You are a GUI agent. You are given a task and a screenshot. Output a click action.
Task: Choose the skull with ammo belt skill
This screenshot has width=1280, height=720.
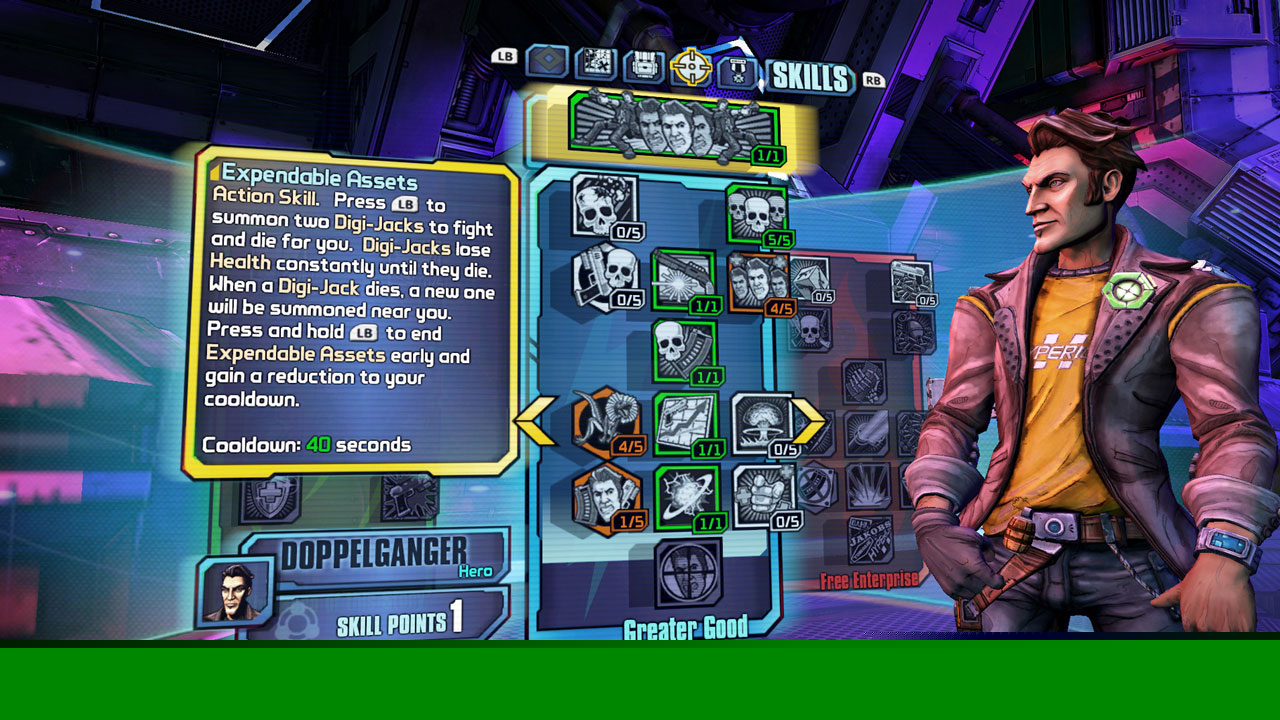coord(684,351)
